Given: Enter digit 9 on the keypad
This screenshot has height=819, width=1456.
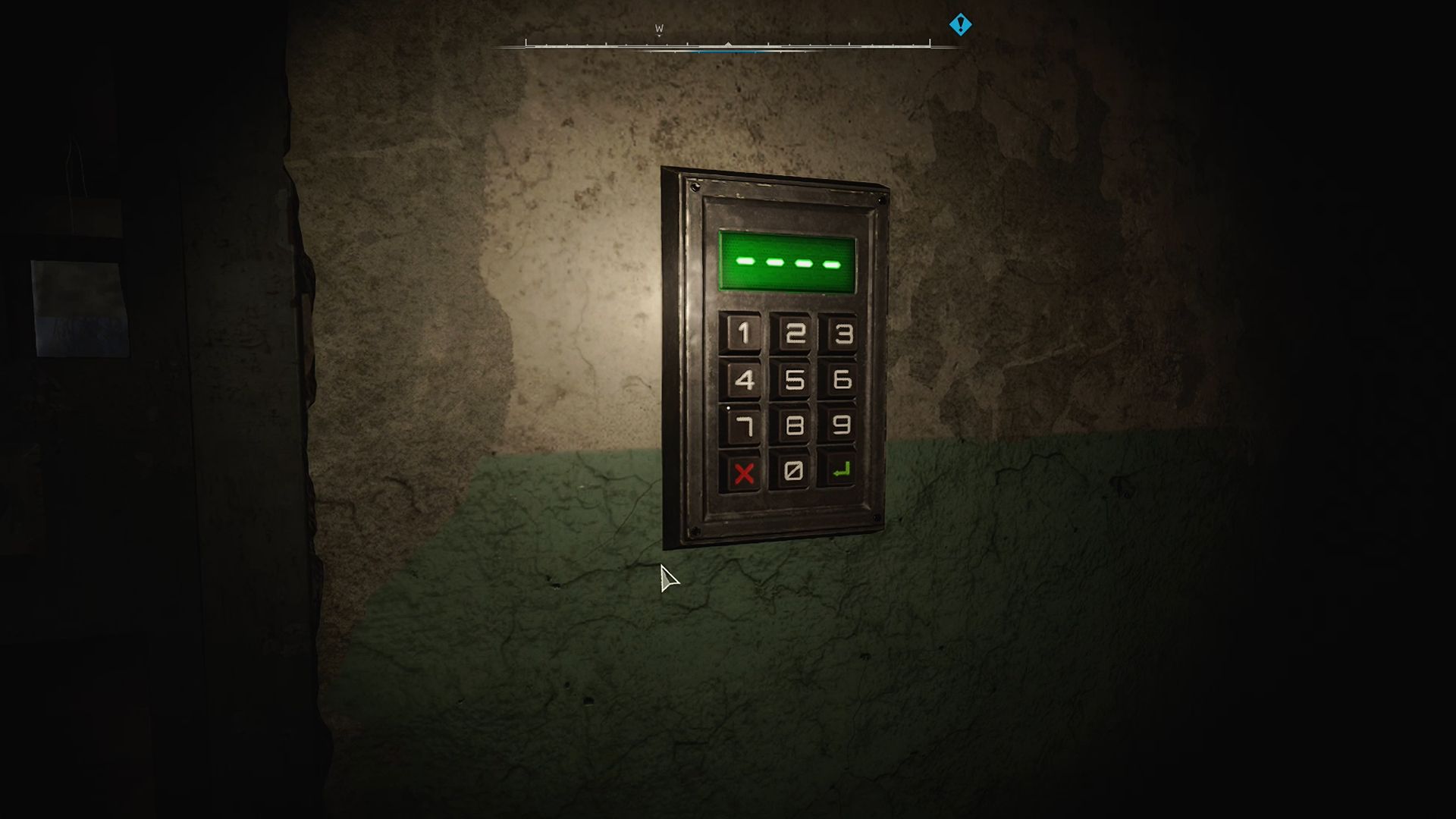Looking at the screenshot, I should (x=840, y=425).
